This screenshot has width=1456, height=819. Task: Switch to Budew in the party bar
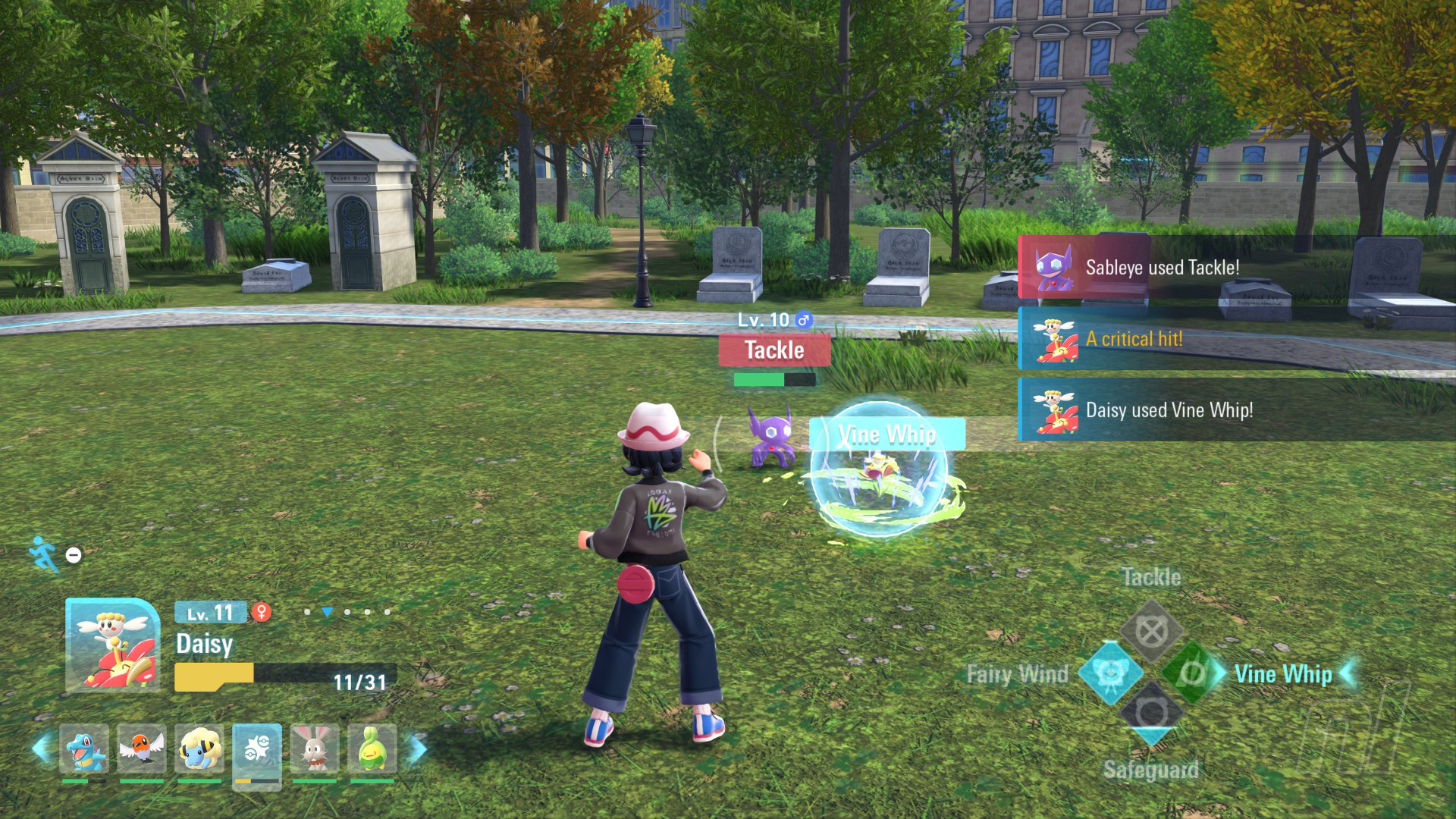372,749
